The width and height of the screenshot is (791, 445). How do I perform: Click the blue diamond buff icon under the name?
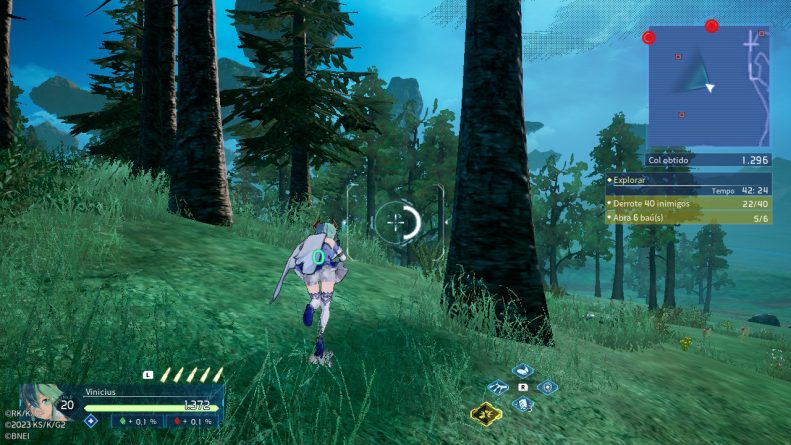click(x=91, y=421)
